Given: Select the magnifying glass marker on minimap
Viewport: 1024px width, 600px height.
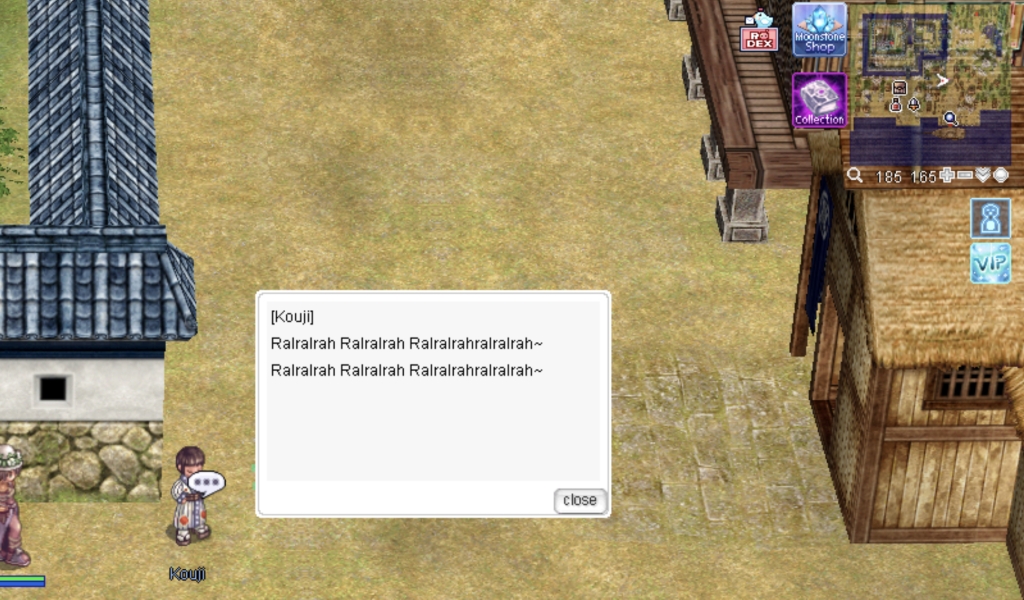Looking at the screenshot, I should pyautogui.click(x=951, y=119).
